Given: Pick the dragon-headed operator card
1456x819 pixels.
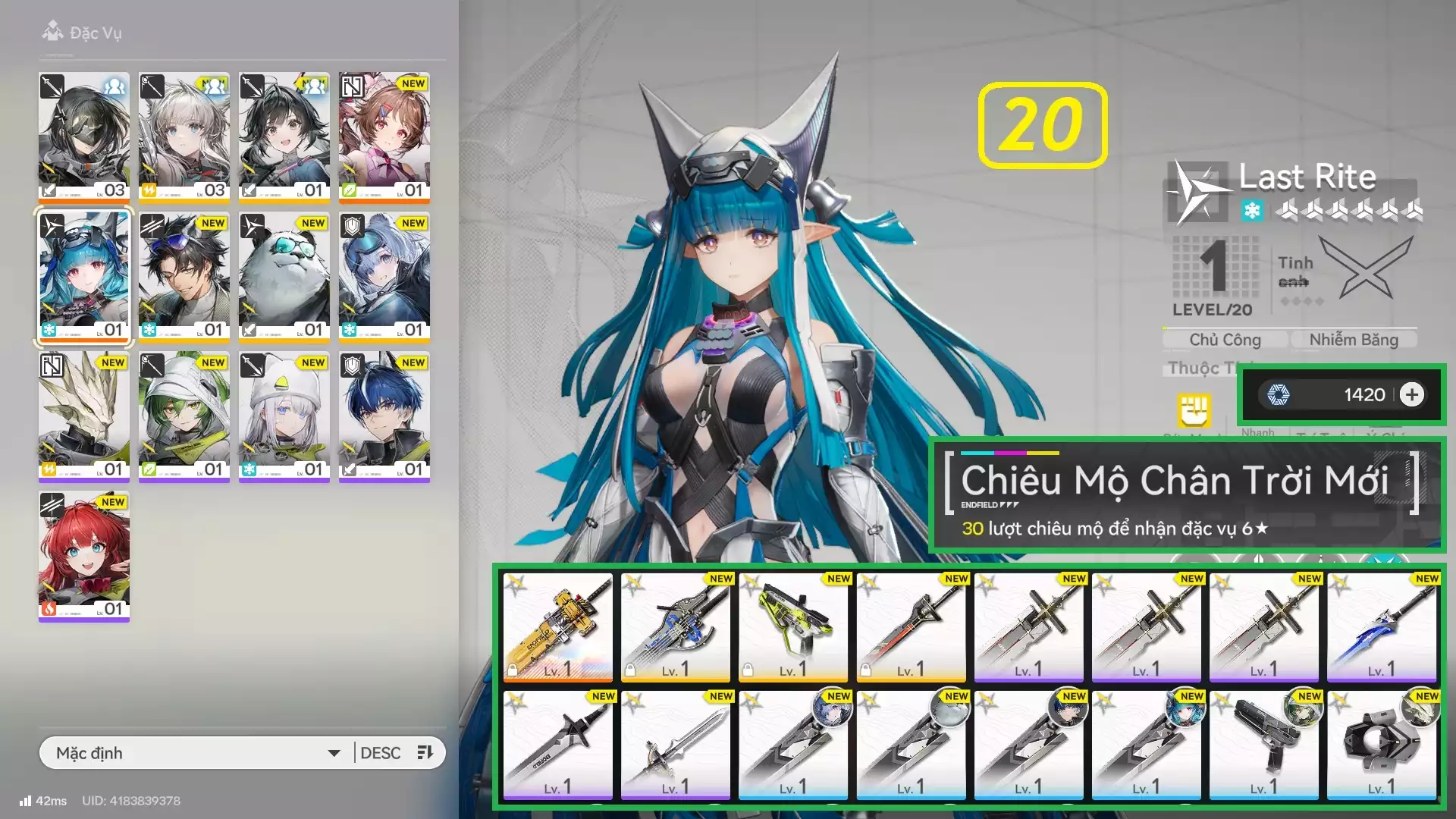Looking at the screenshot, I should coord(84,416).
